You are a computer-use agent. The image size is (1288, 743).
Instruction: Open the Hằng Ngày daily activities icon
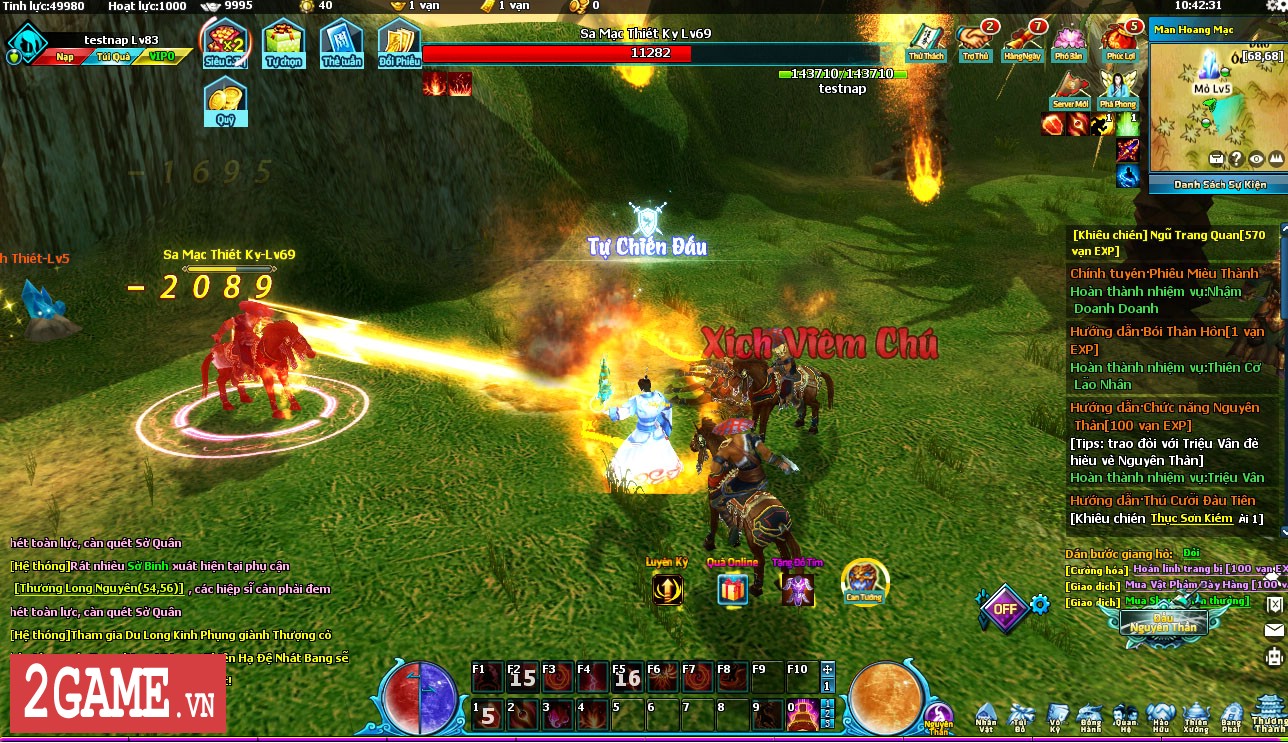1022,42
